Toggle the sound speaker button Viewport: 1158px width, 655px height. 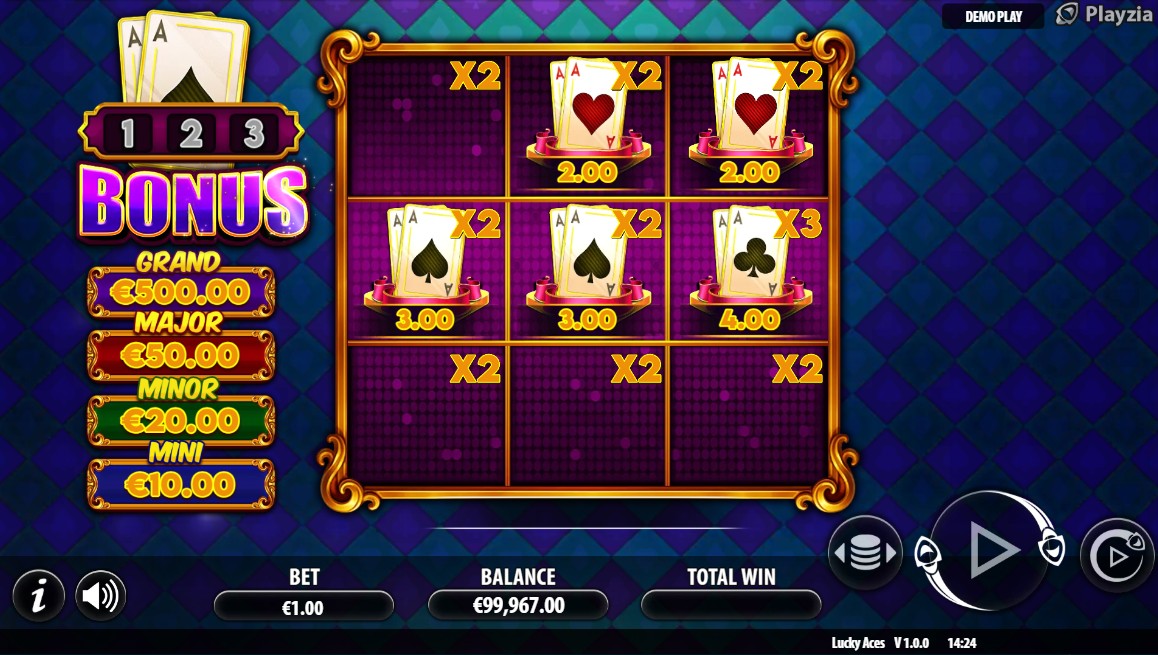tap(100, 597)
